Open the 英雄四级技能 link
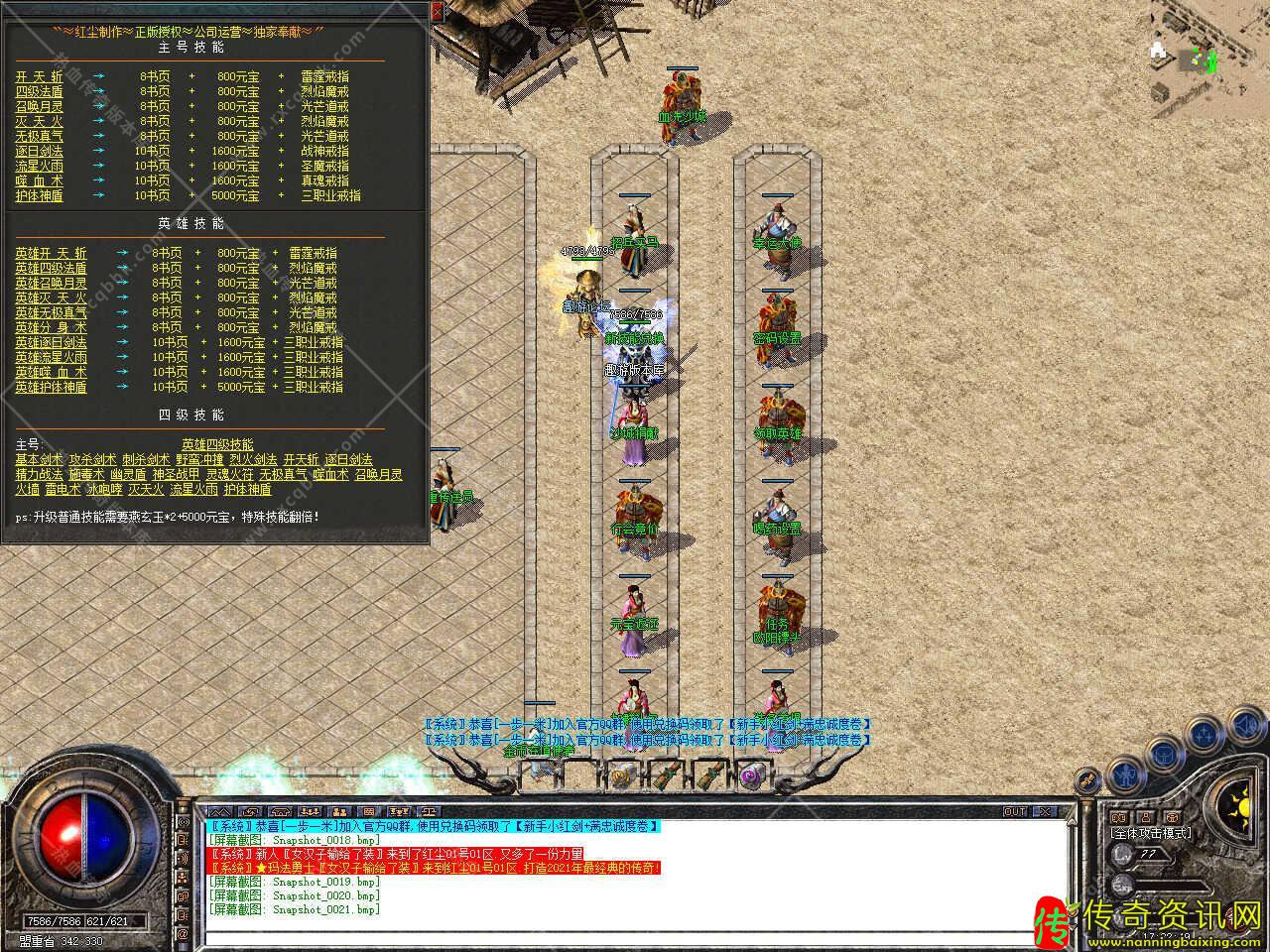The height and width of the screenshot is (952, 1270). [217, 444]
